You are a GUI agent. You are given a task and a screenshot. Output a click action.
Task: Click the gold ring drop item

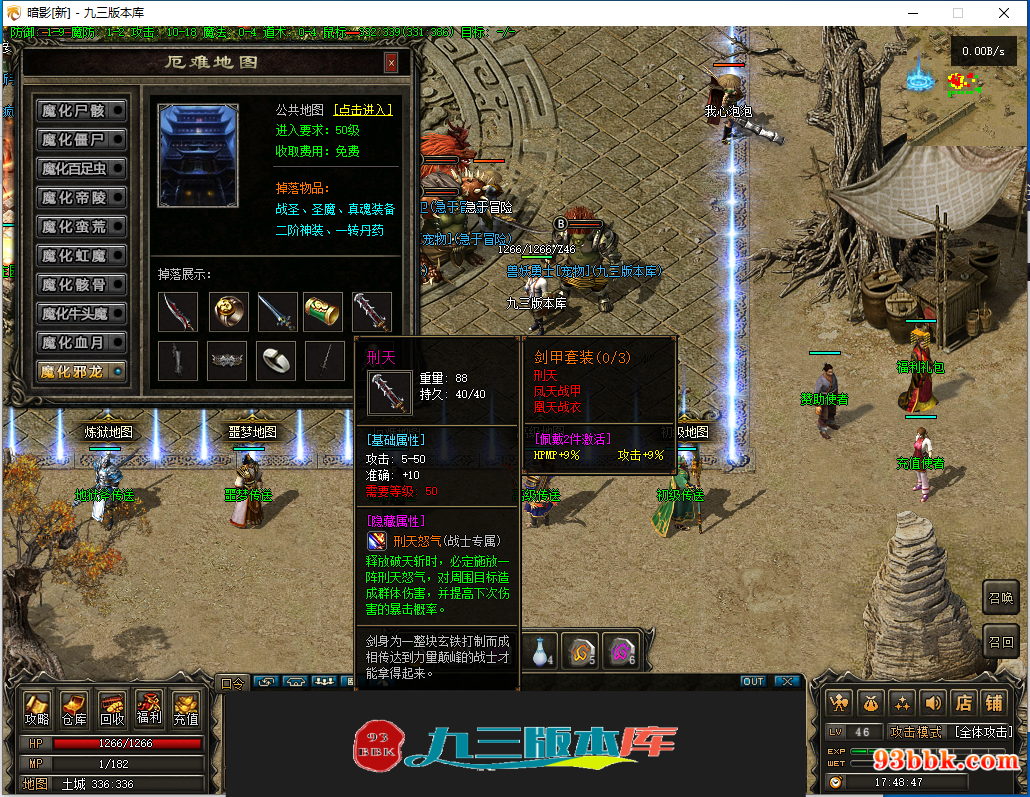(229, 312)
